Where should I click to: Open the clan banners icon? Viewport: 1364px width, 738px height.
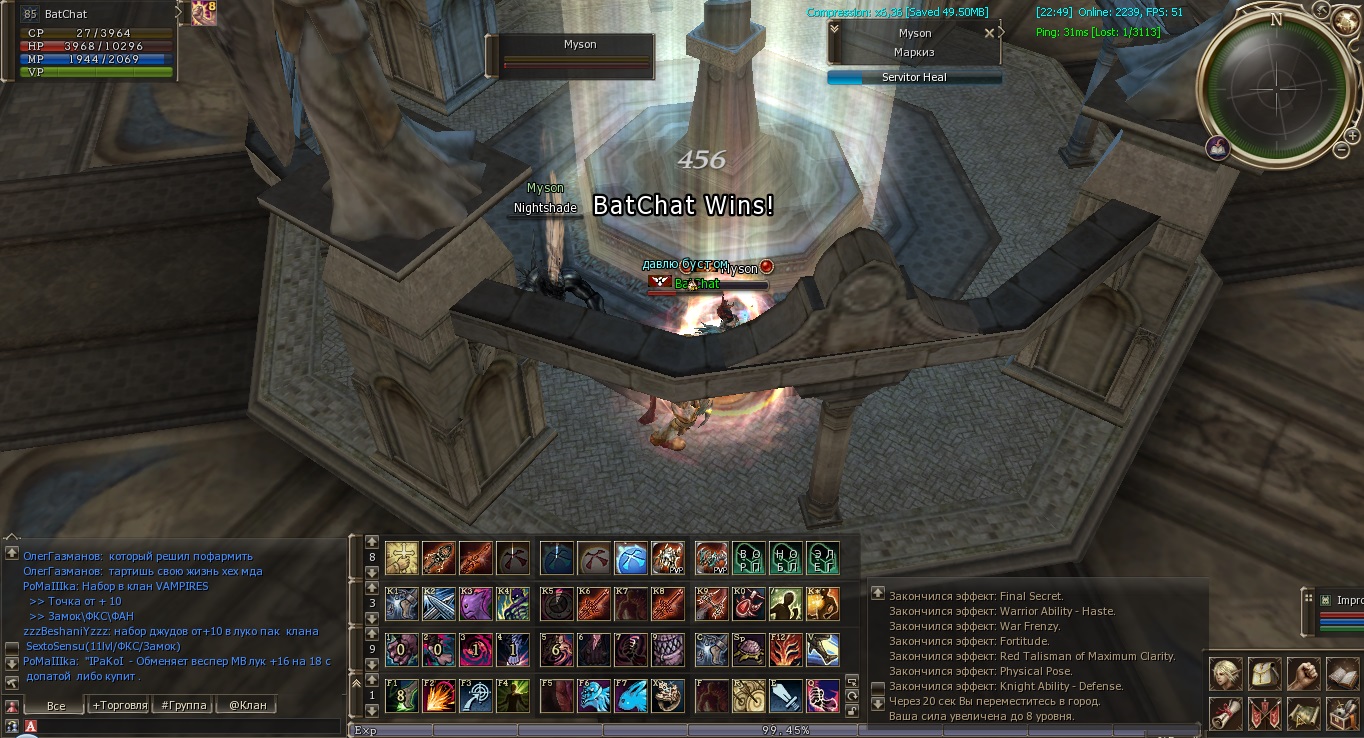(x=1265, y=714)
